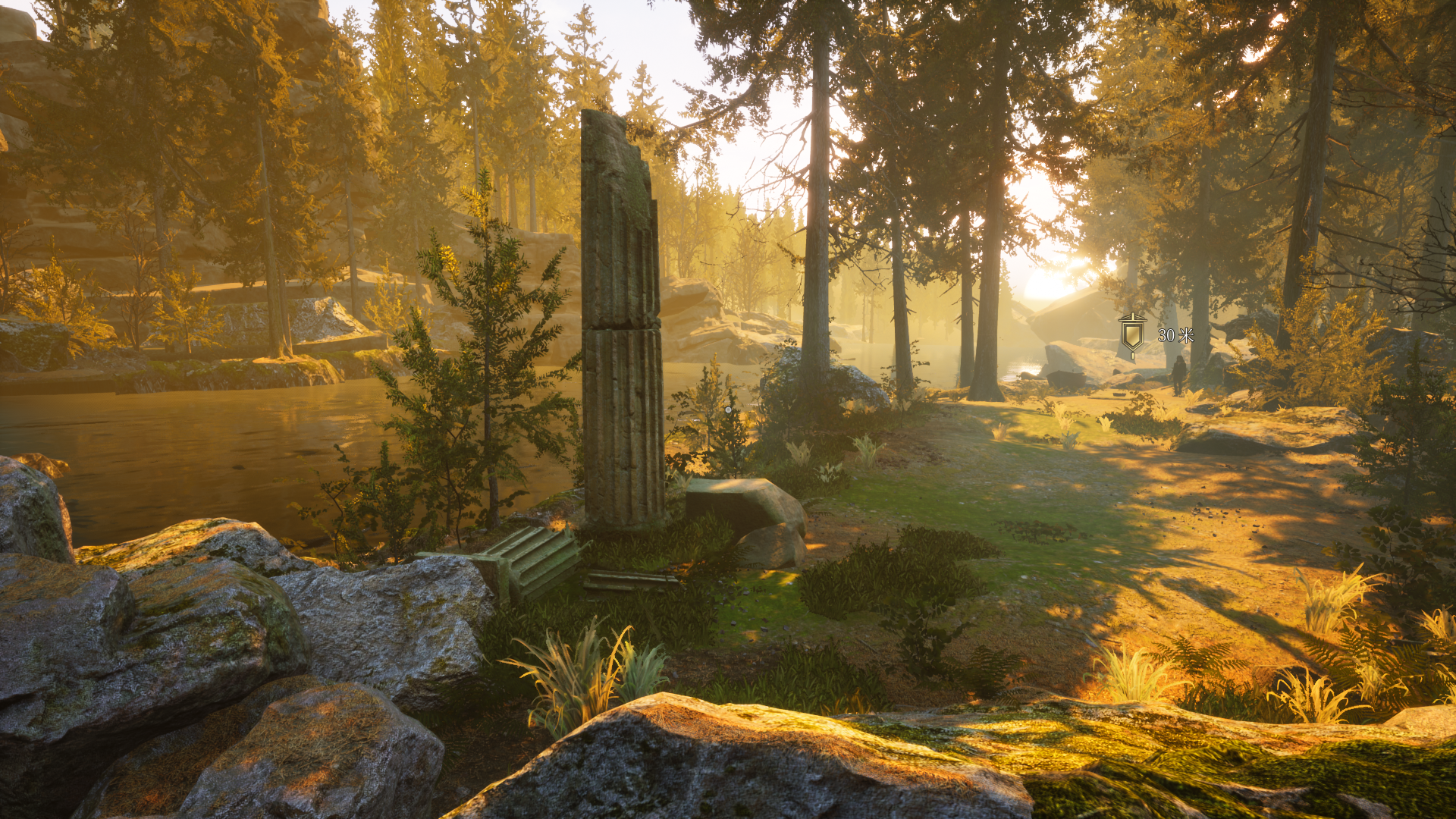Select the shield-shaped objective marker
The height and width of the screenshot is (819, 1456).
click(1133, 334)
